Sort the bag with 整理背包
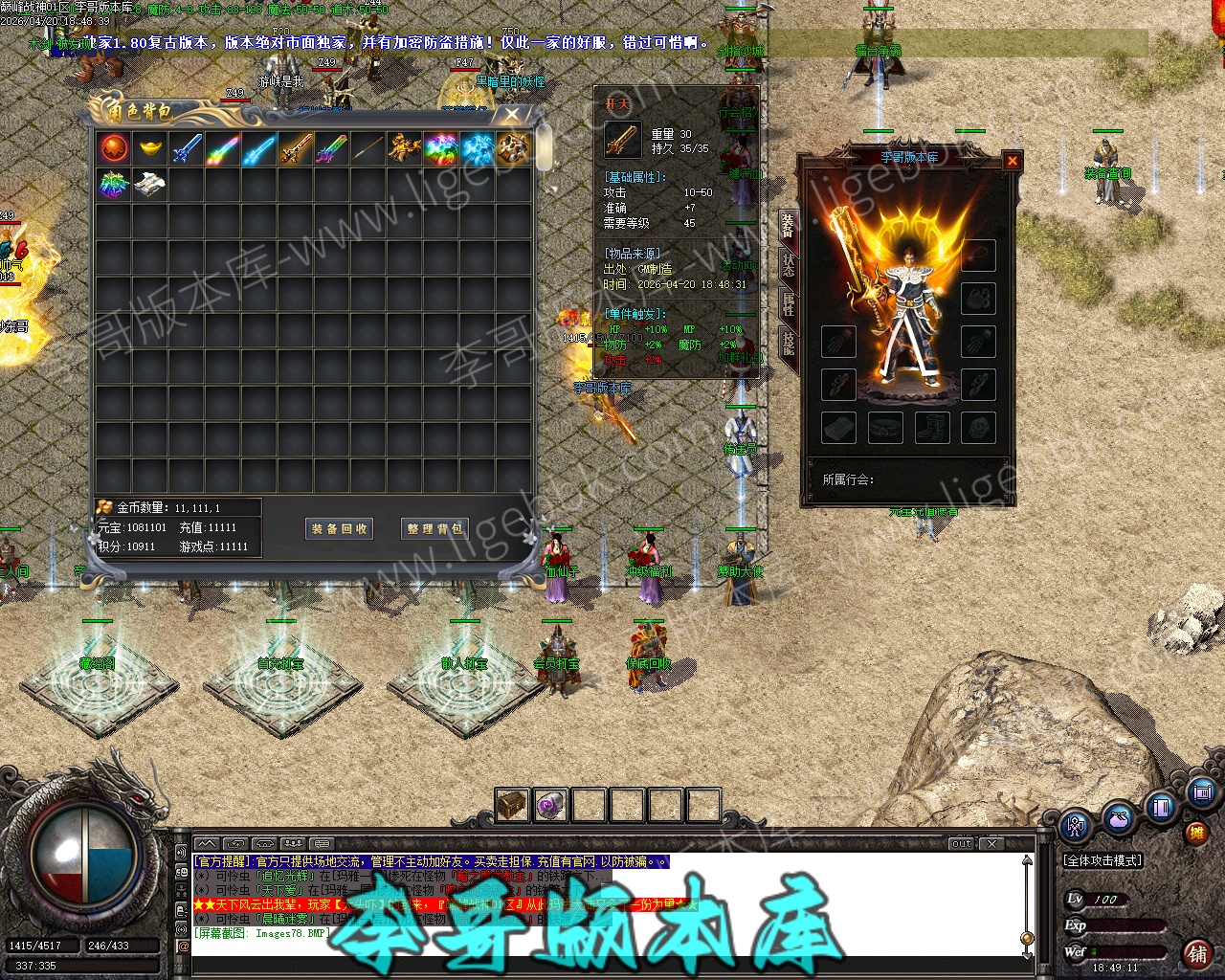Screen dimensions: 1225x980 pyautogui.click(x=435, y=528)
